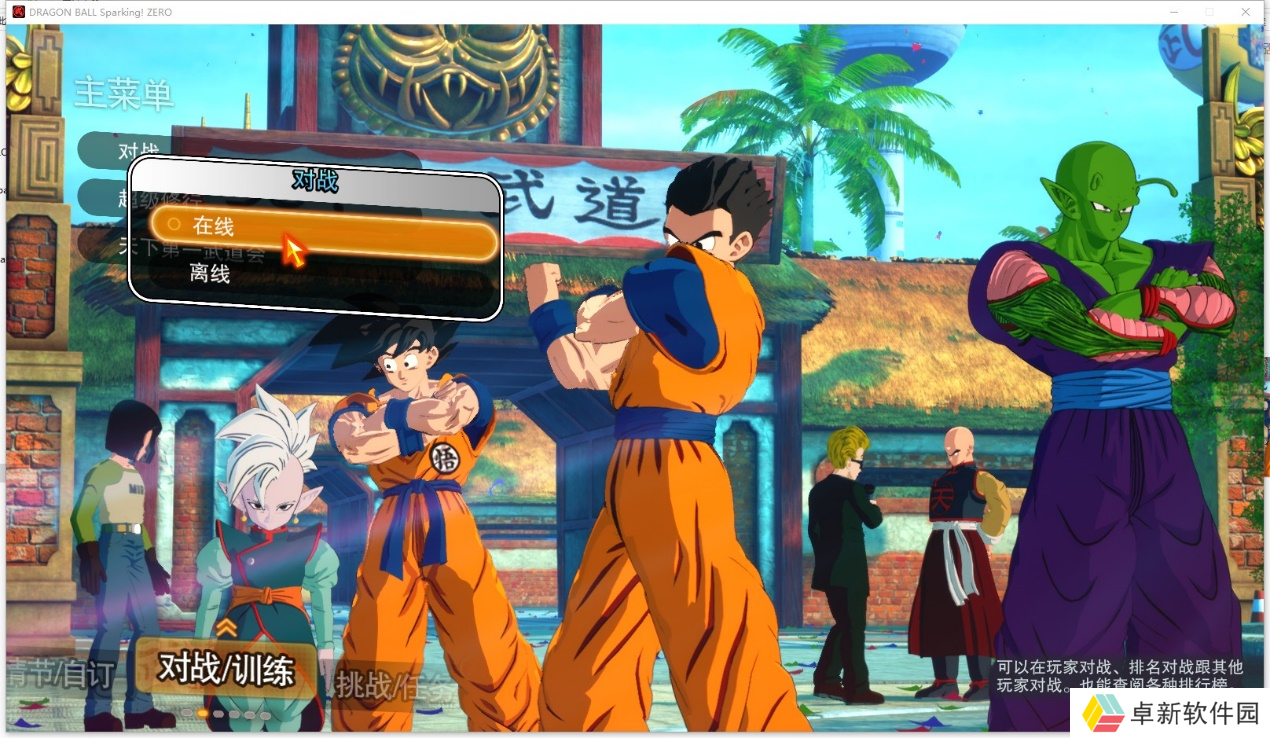Switch to the 情节/自订 tab
The height and width of the screenshot is (738, 1270).
coord(60,674)
